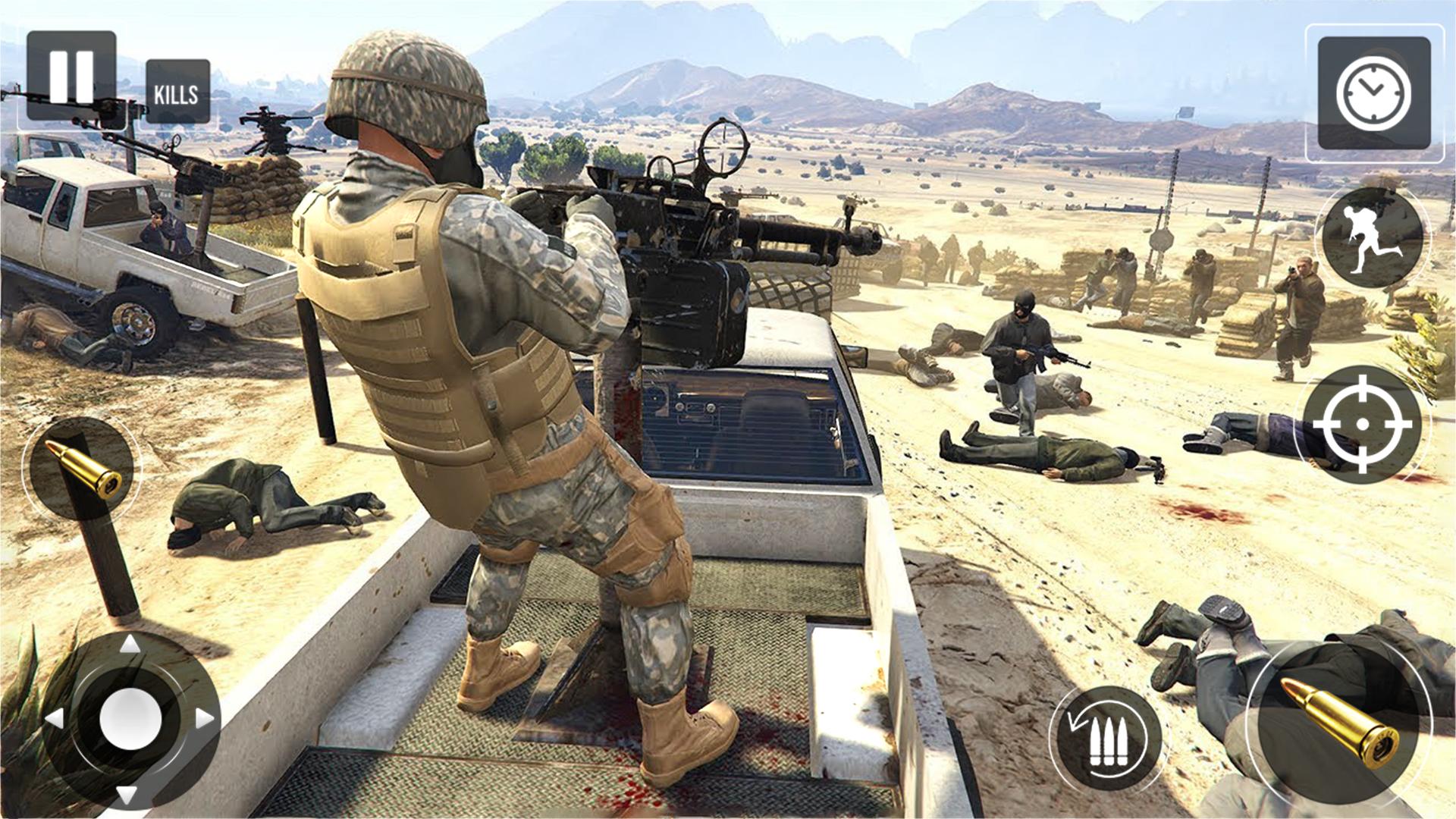Screen dimensions: 1456x819
Task: Toggle the crosshair aim button
Action: (1361, 424)
